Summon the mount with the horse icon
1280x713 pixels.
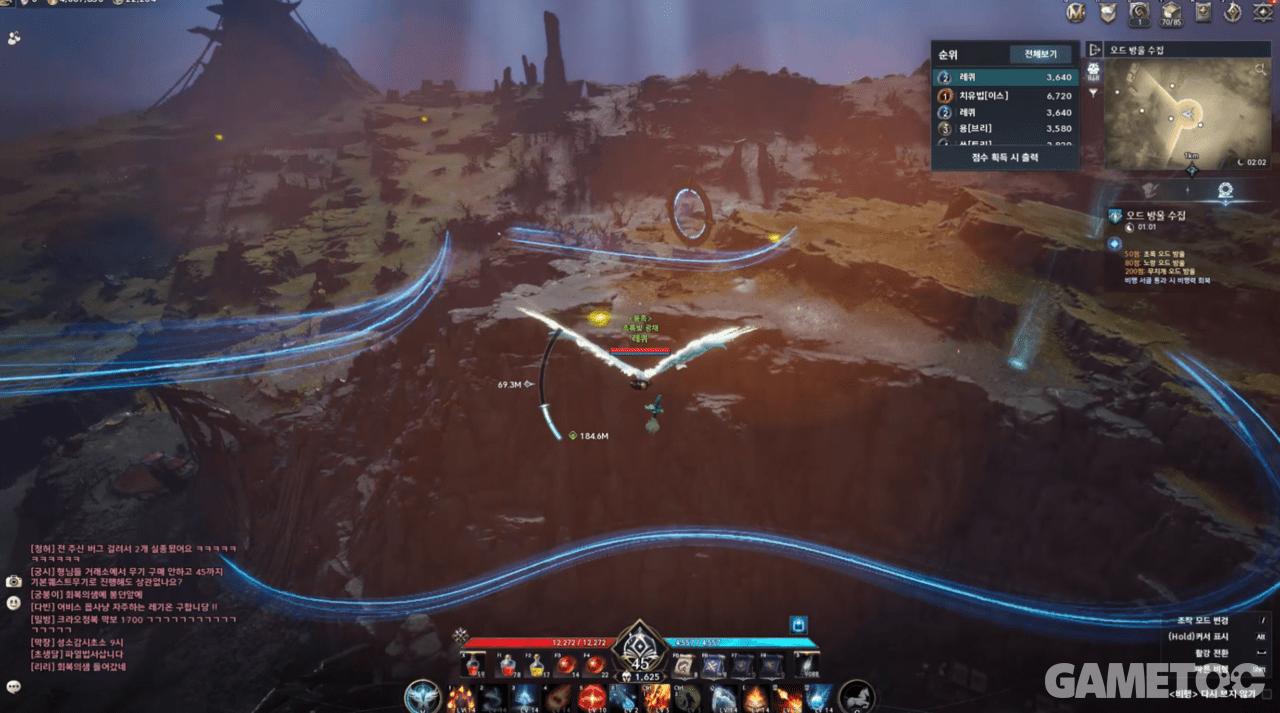857,696
